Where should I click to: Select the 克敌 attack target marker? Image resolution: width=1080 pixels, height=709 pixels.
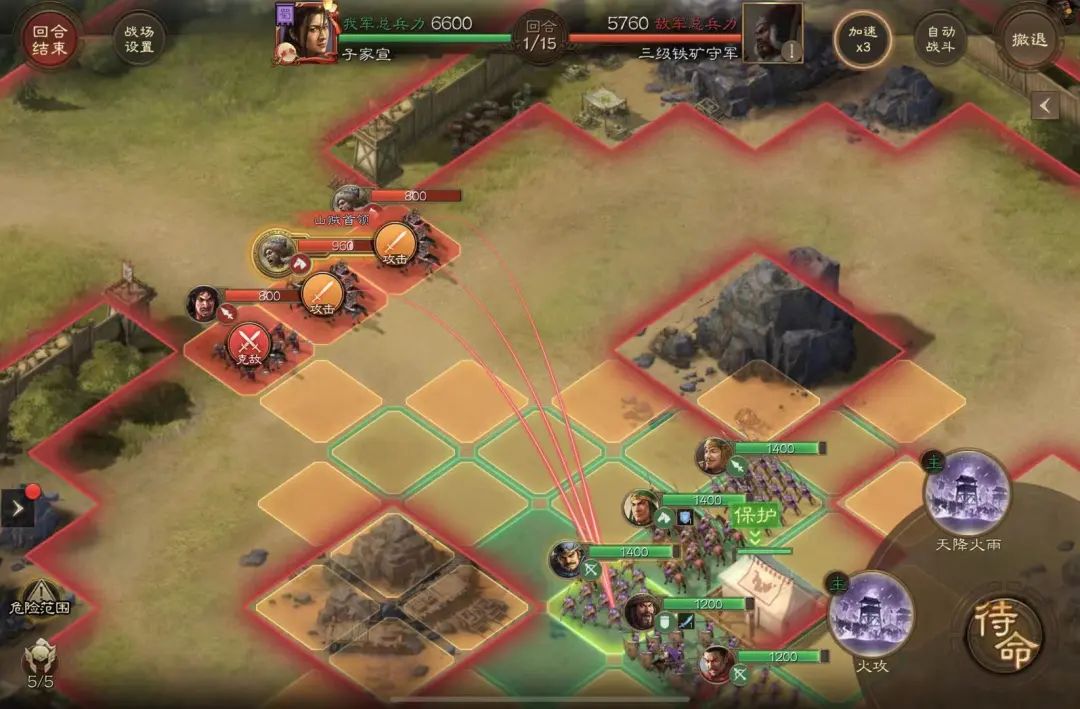249,343
